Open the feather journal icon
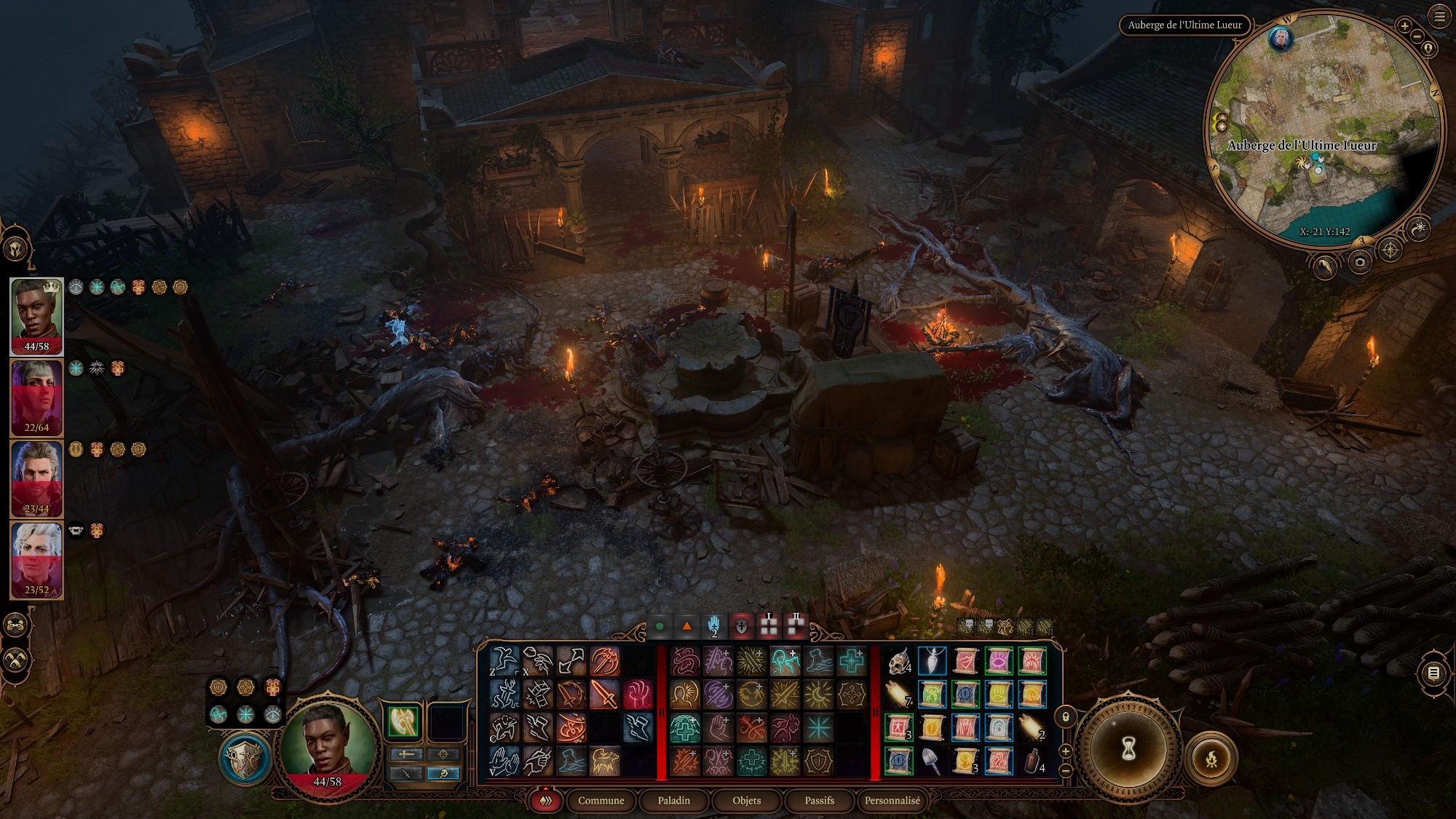The height and width of the screenshot is (819, 1456). coord(1325,267)
